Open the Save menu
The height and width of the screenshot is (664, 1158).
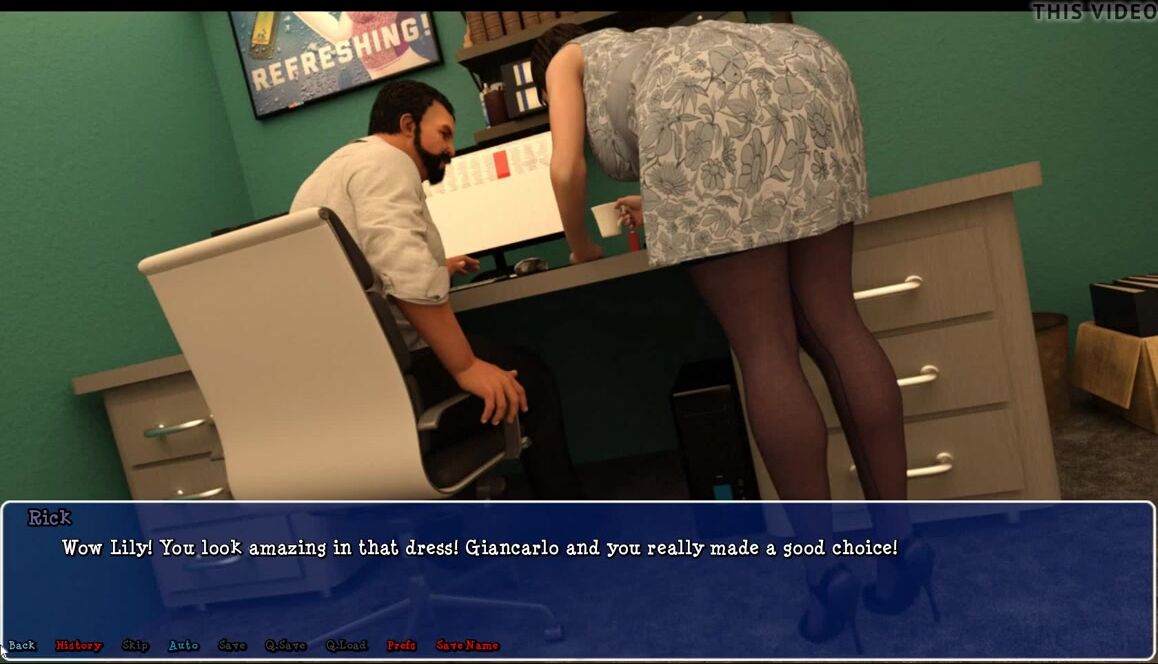(232, 646)
